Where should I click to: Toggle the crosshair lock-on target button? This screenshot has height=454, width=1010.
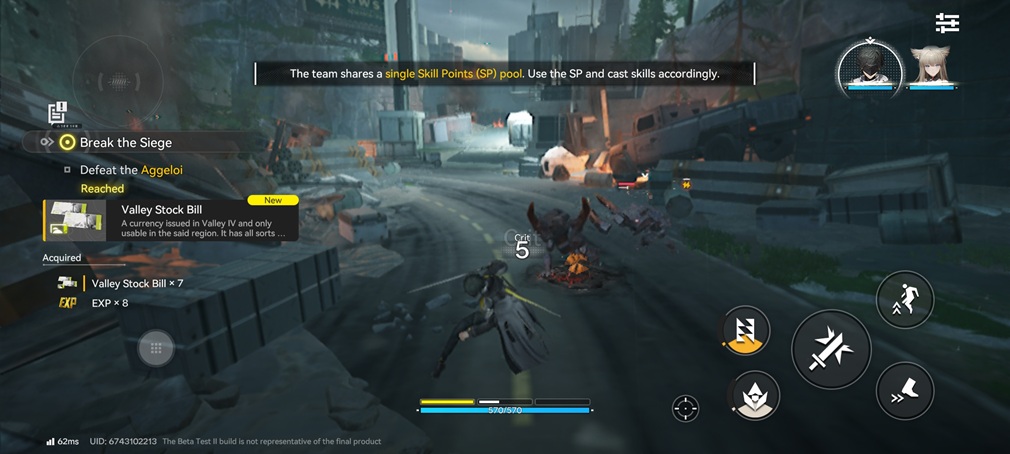[x=685, y=408]
